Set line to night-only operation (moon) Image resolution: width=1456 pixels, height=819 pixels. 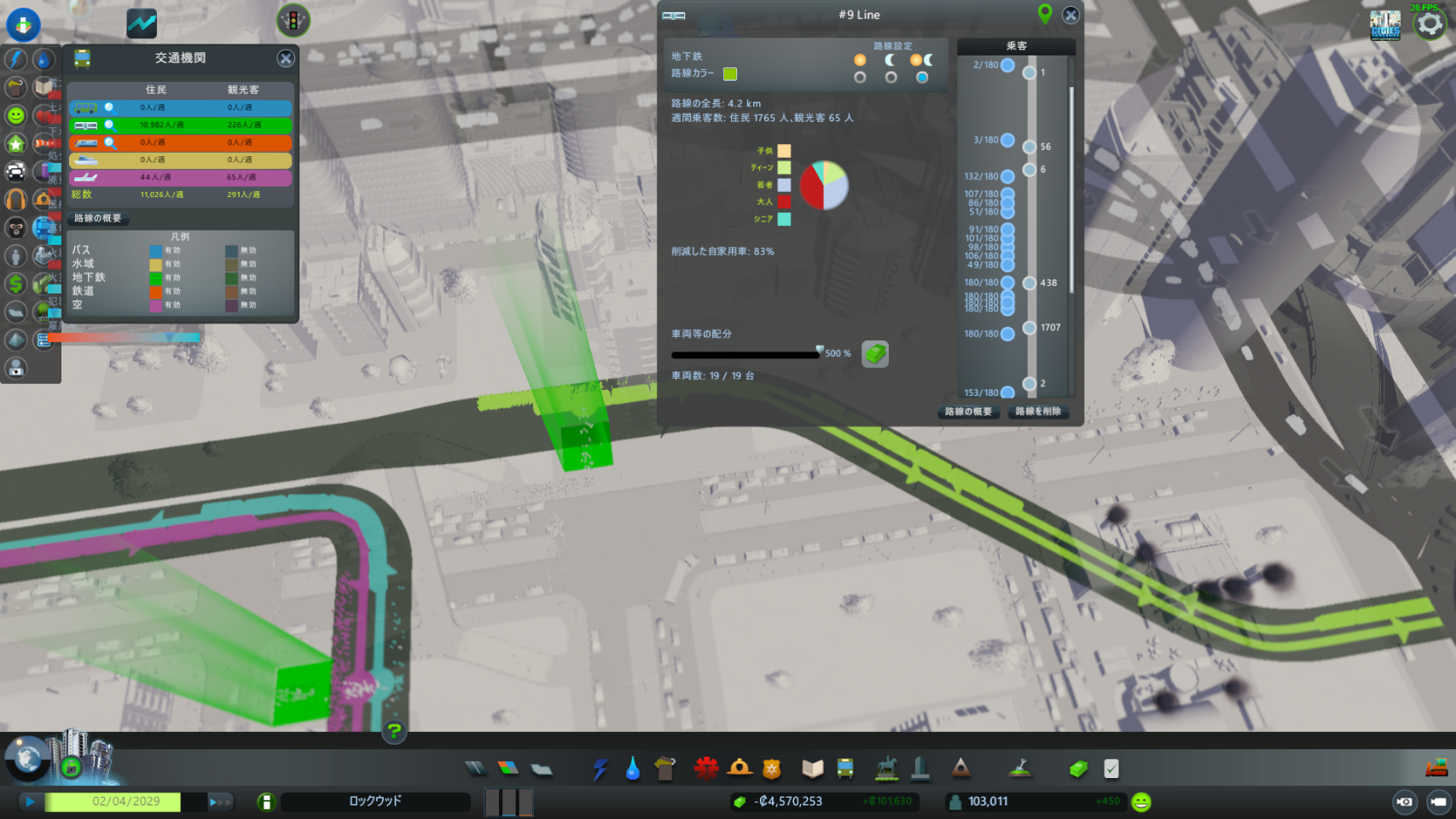(890, 77)
